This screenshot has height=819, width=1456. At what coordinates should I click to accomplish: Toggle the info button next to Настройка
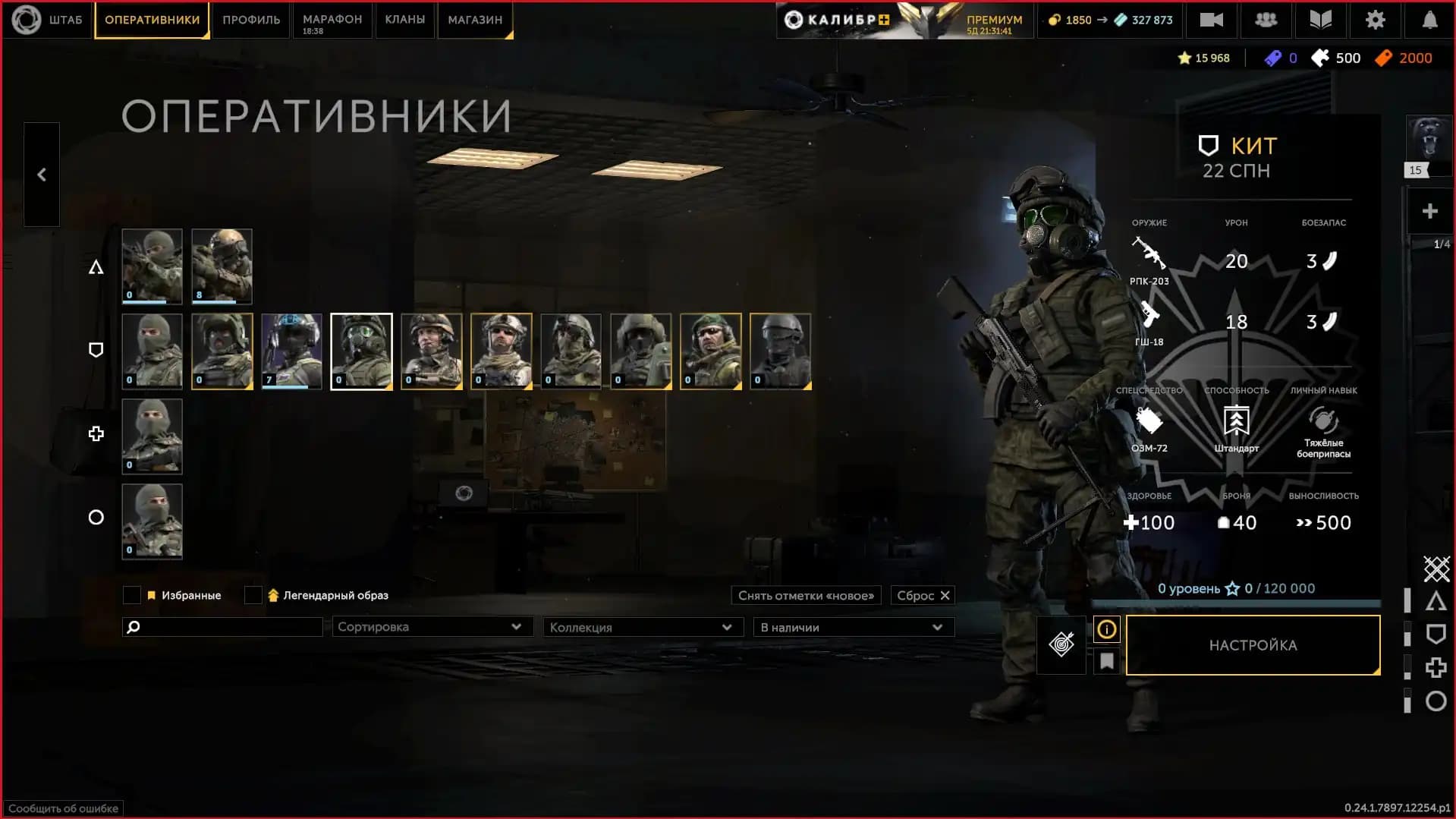point(1106,629)
